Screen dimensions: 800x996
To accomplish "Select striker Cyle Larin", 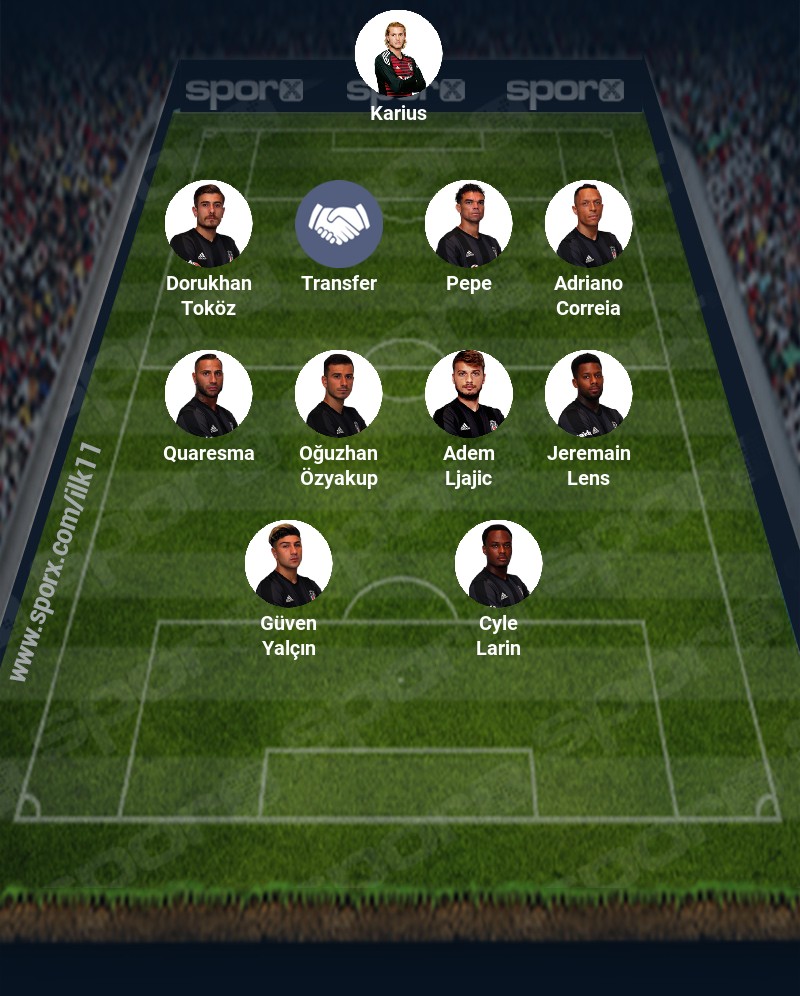I will point(498,564).
